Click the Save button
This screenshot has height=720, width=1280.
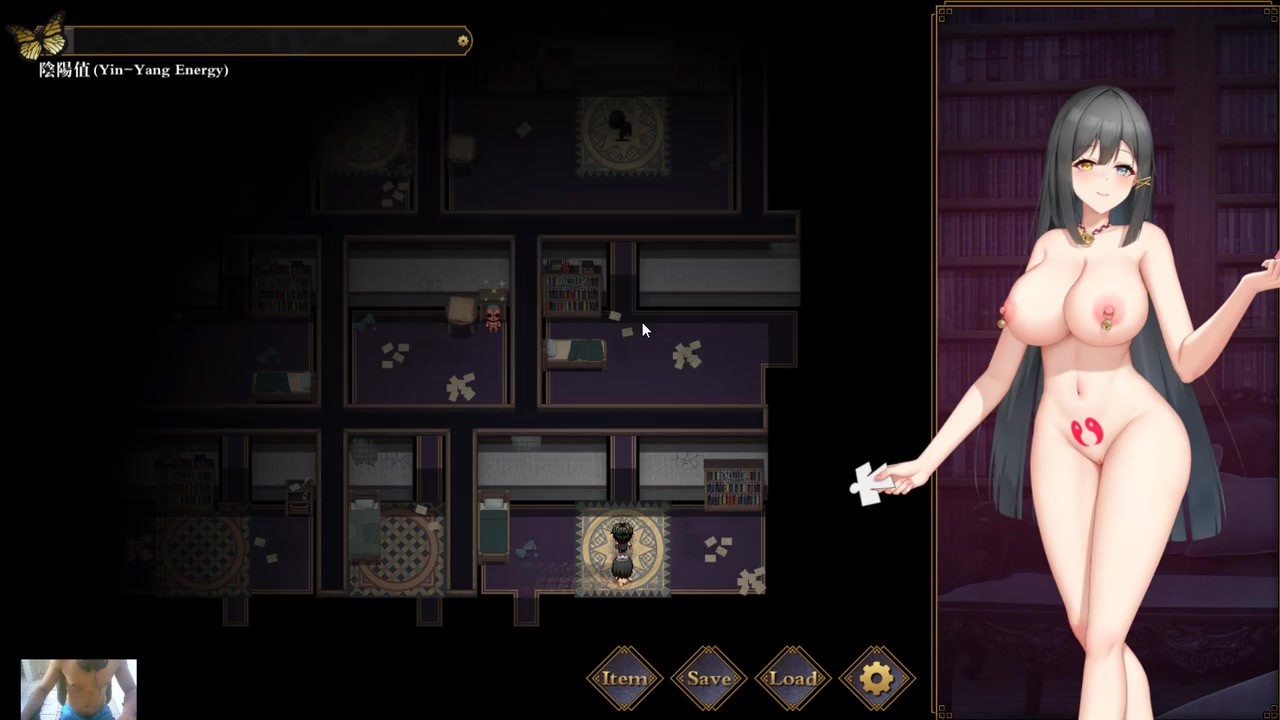click(709, 679)
